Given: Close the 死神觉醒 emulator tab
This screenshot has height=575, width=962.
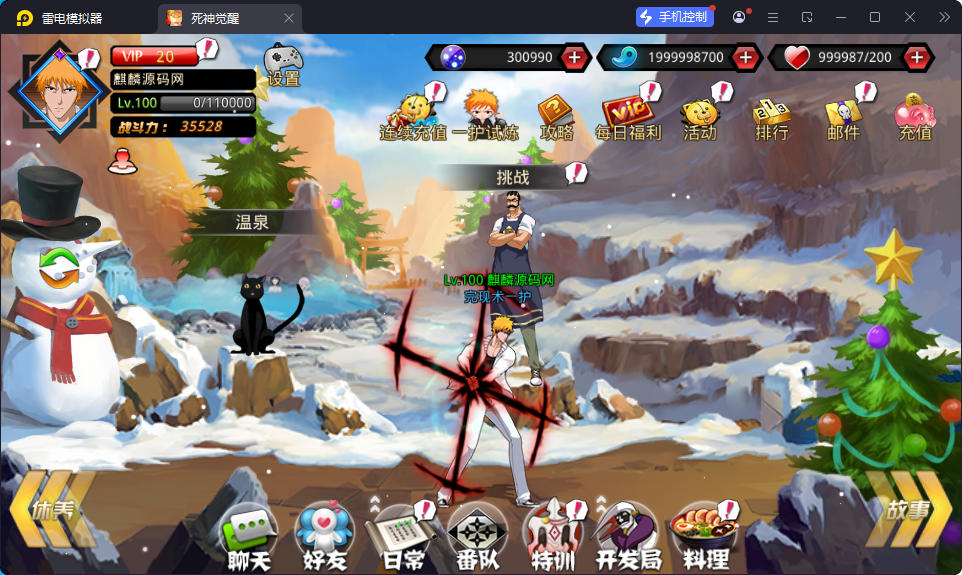Looking at the screenshot, I should click(x=289, y=18).
